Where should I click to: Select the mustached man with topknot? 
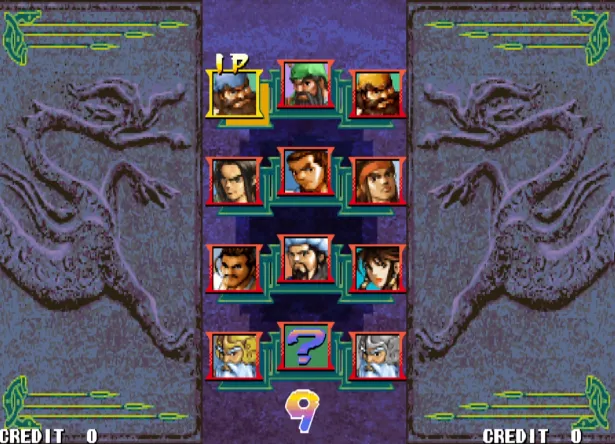click(x=234, y=268)
